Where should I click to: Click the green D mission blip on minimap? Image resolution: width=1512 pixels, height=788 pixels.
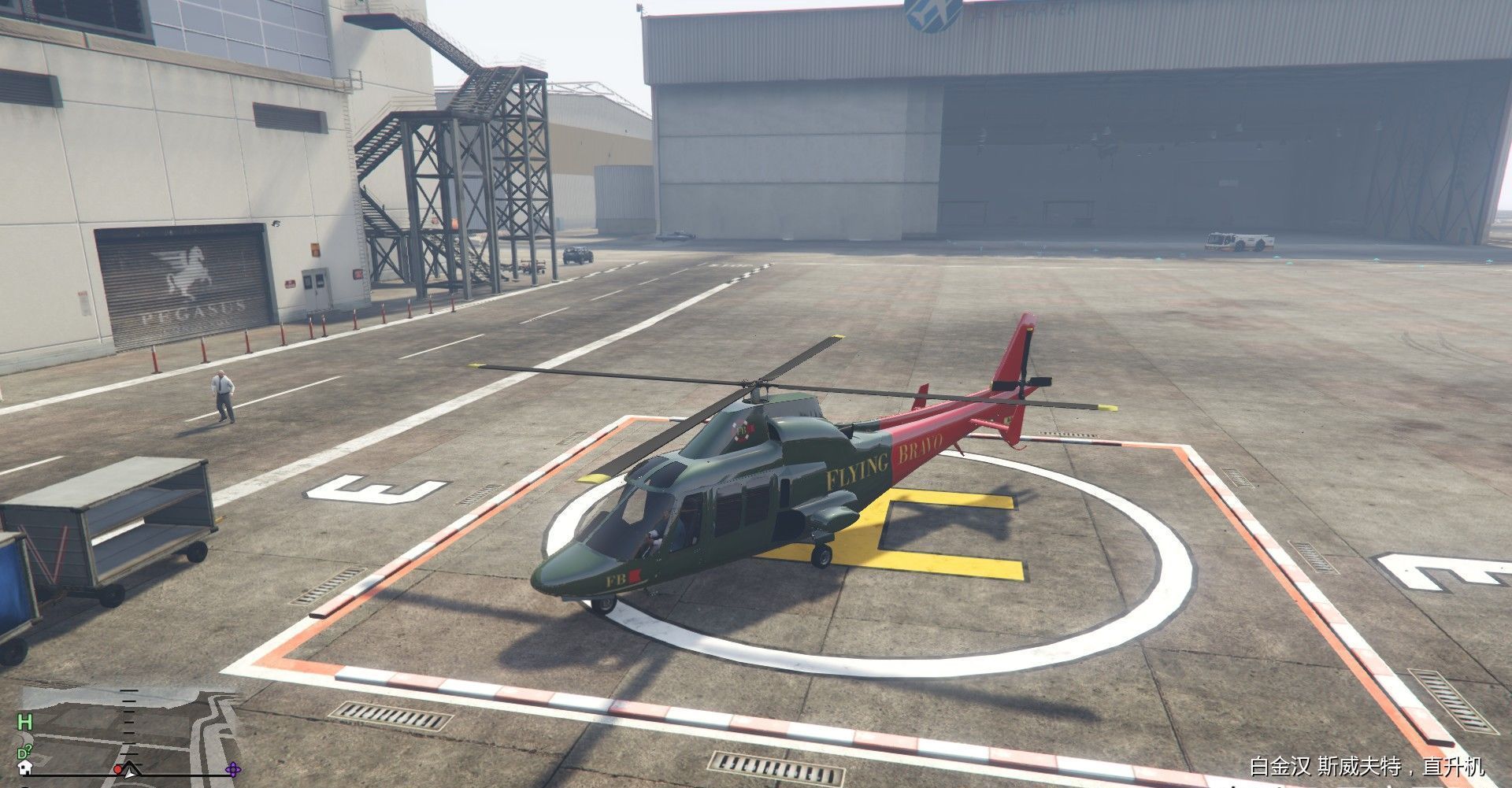click(x=23, y=752)
